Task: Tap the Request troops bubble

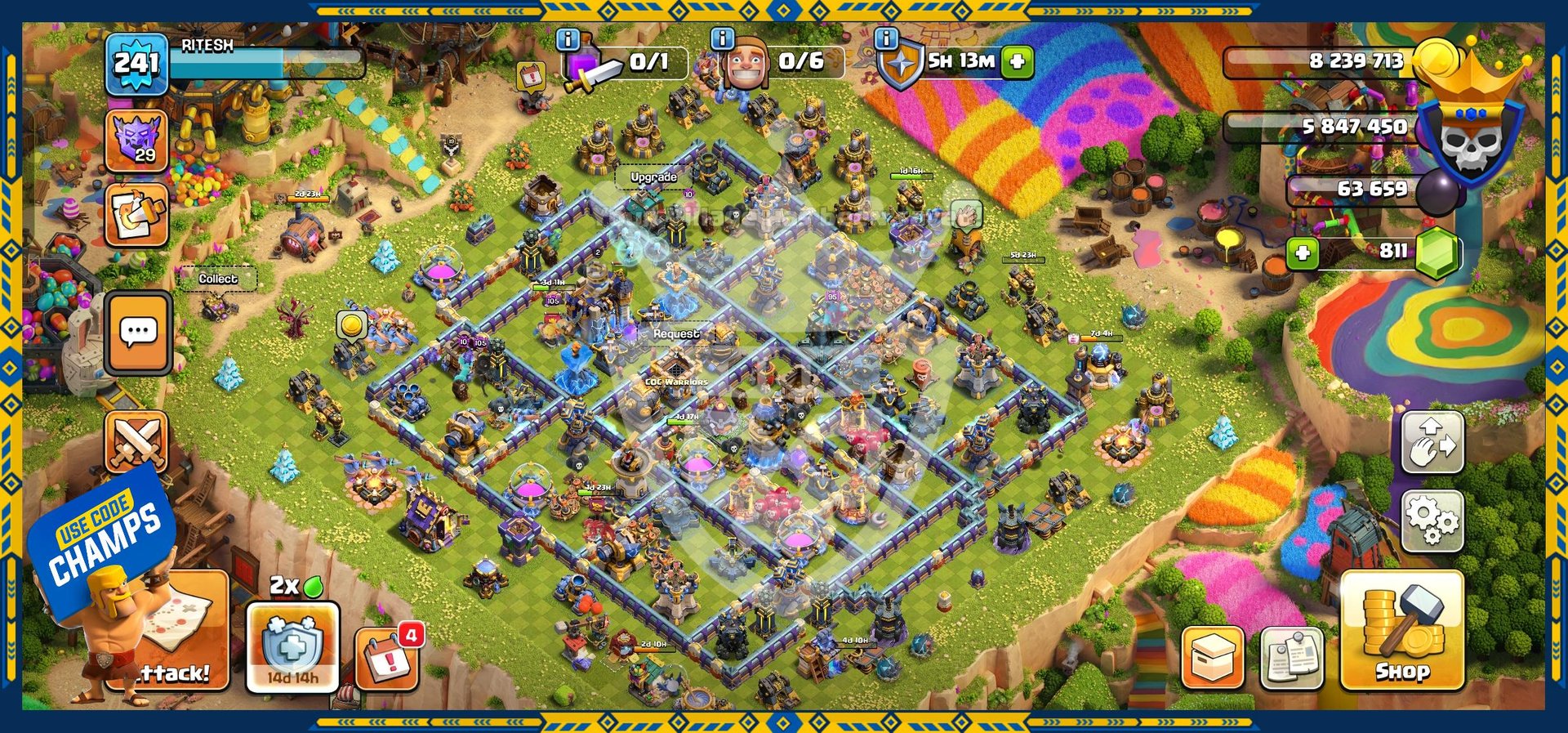Action: 675,333
